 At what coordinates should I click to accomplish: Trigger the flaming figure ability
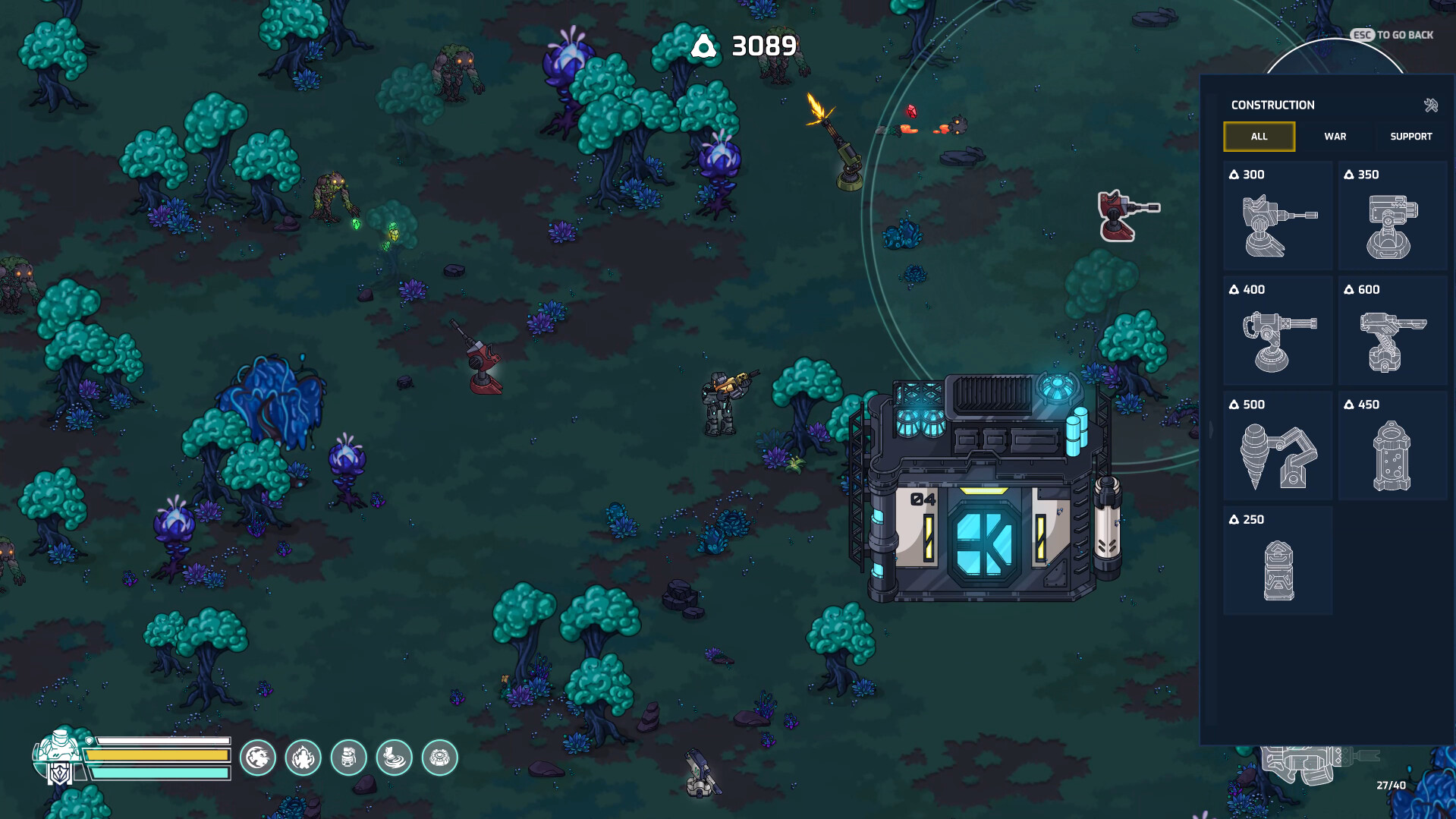pyautogui.click(x=303, y=758)
